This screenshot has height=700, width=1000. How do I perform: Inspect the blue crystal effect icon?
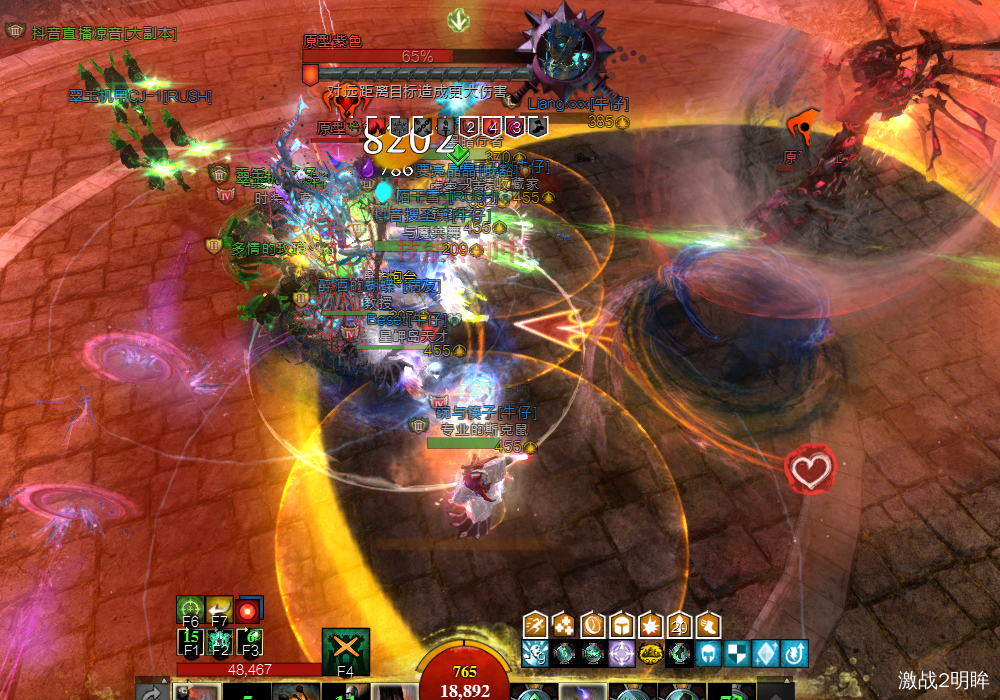click(766, 654)
